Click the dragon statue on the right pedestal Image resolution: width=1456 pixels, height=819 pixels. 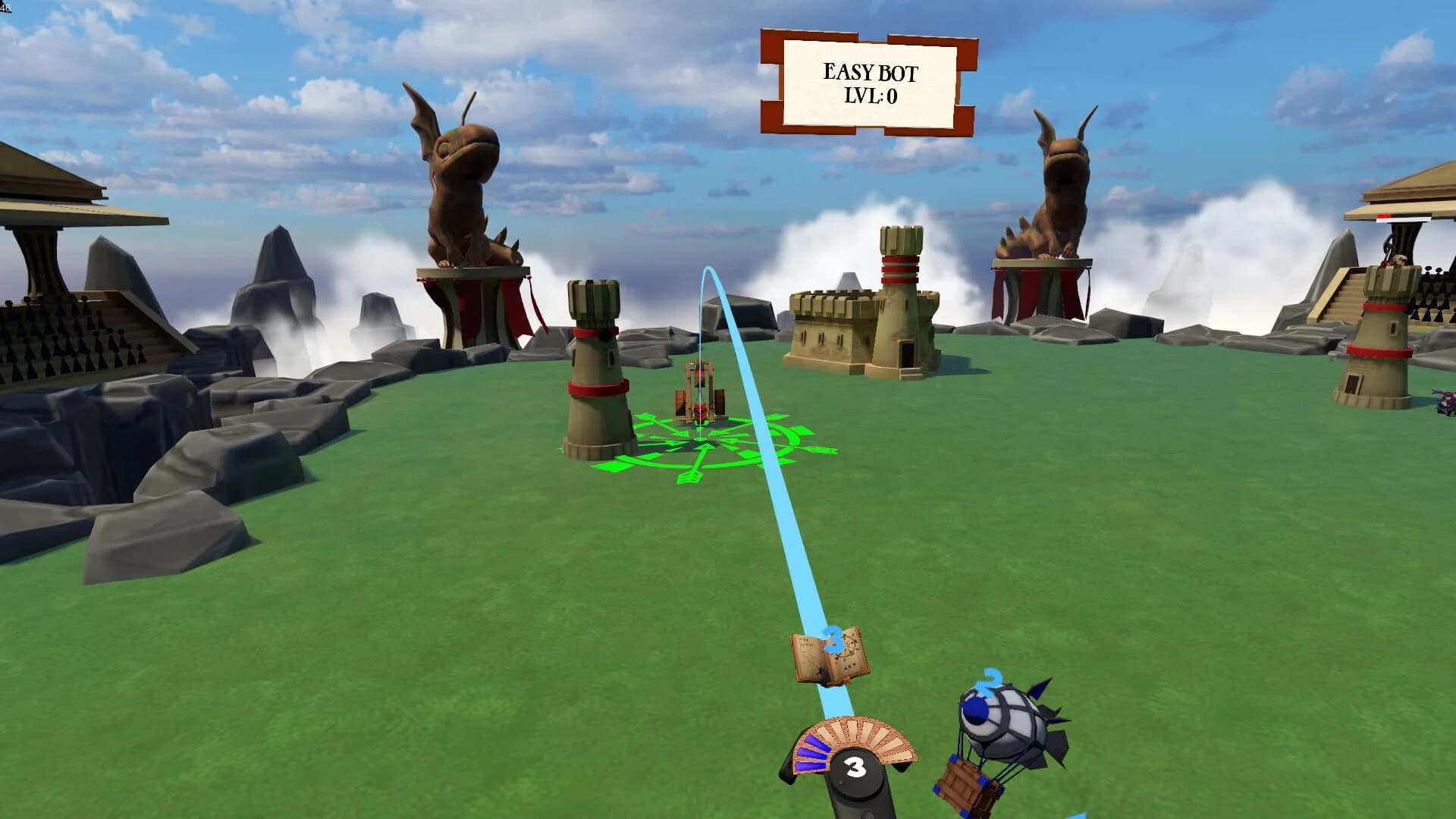[x=1062, y=182]
